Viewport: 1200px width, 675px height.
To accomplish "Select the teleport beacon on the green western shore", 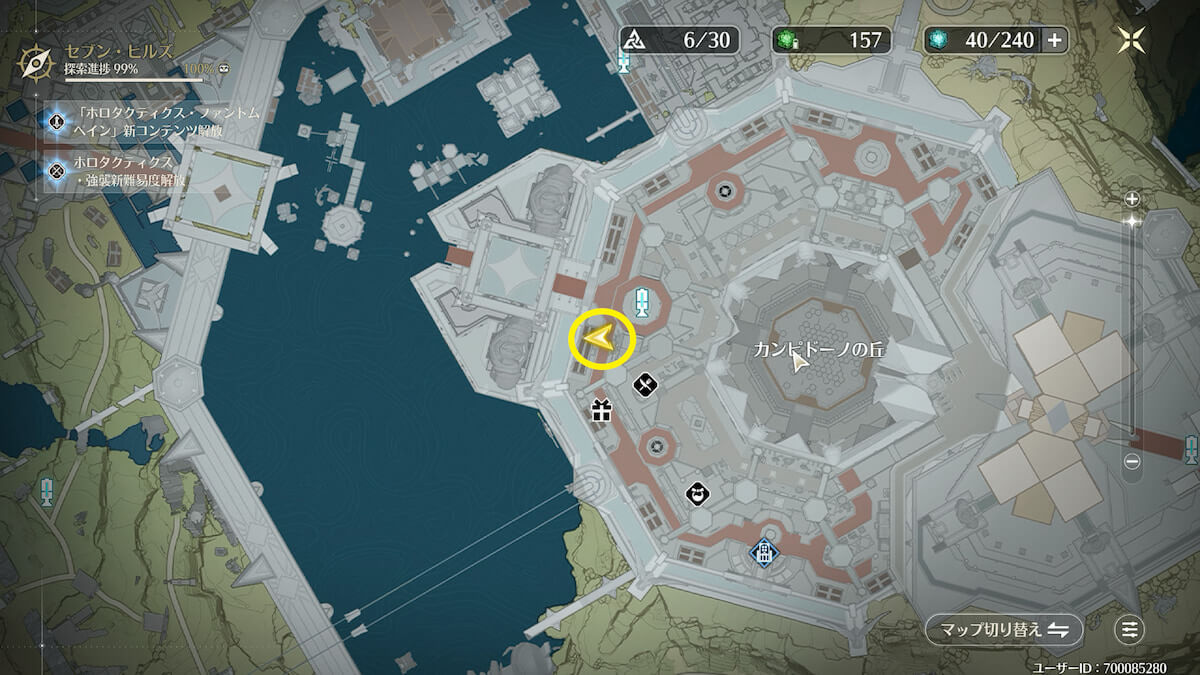I will [46, 490].
